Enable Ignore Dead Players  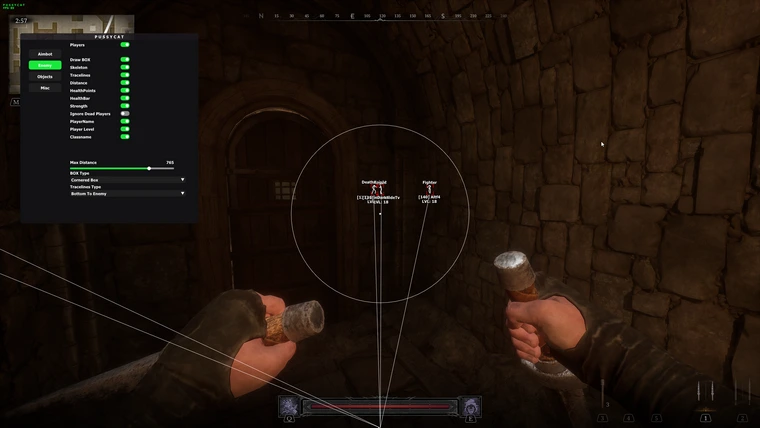pos(125,114)
